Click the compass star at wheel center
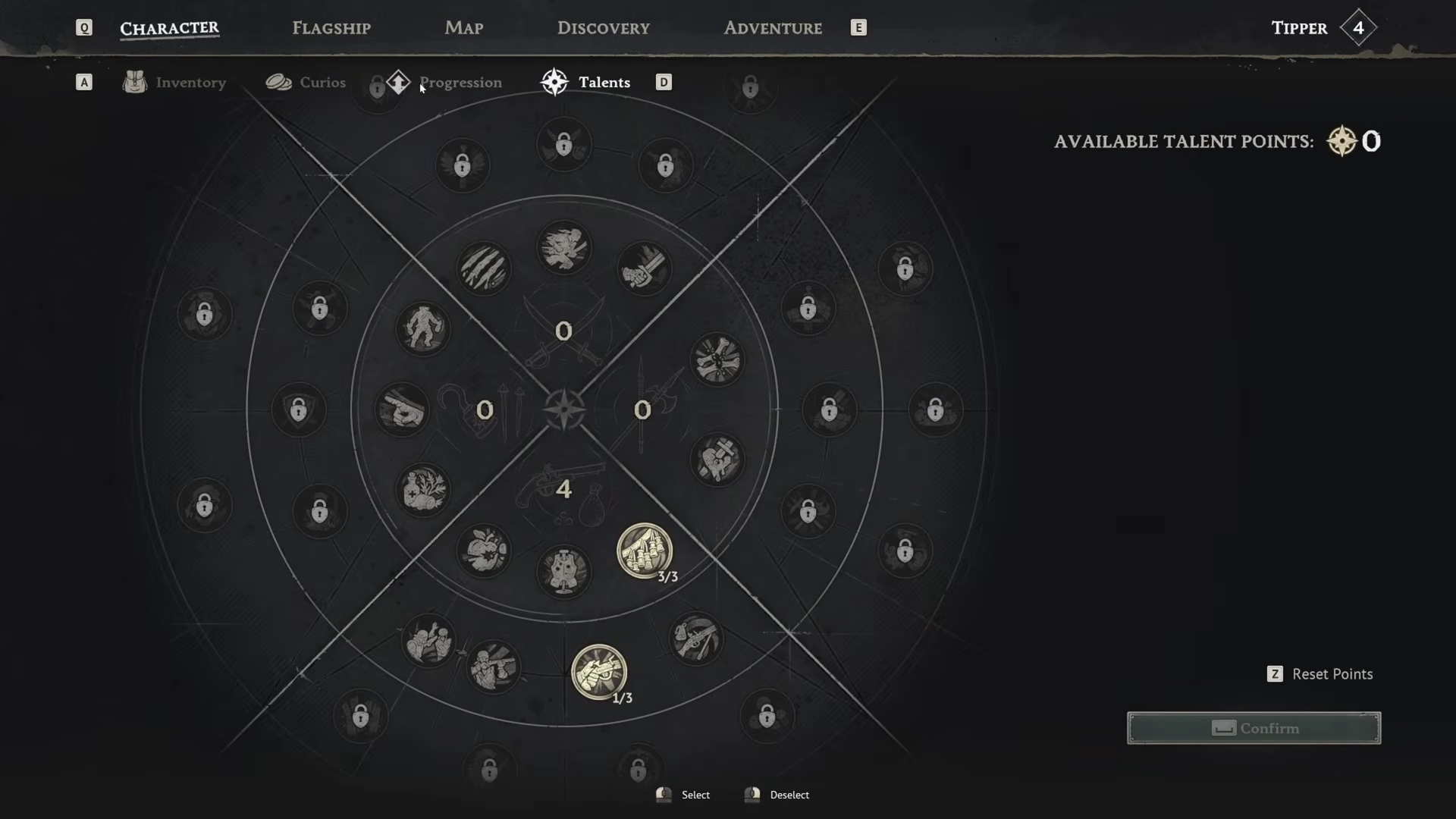 tap(563, 409)
